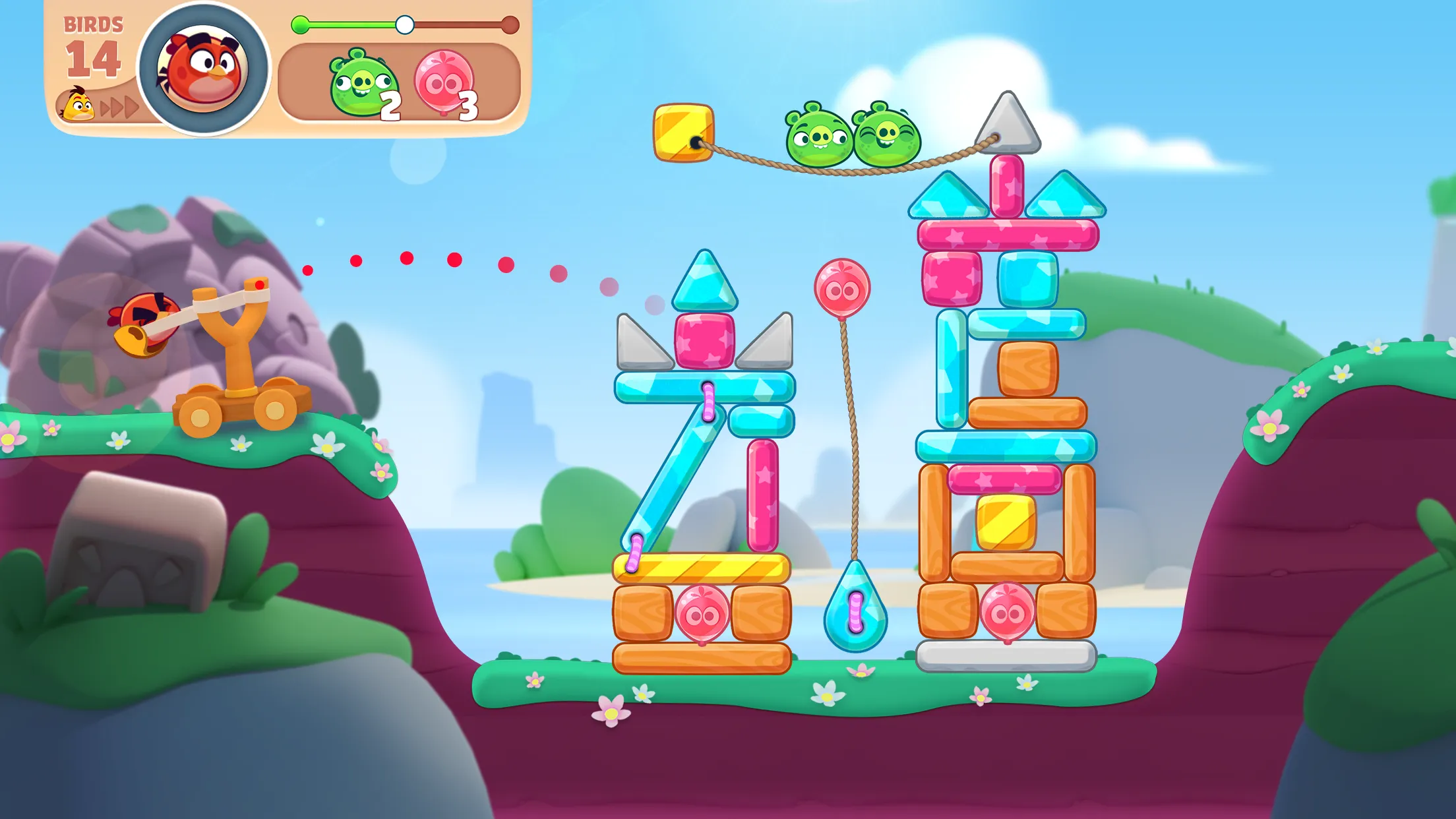Click the gold block anchoring the rope
The height and width of the screenshot is (819, 1456).
point(679,129)
